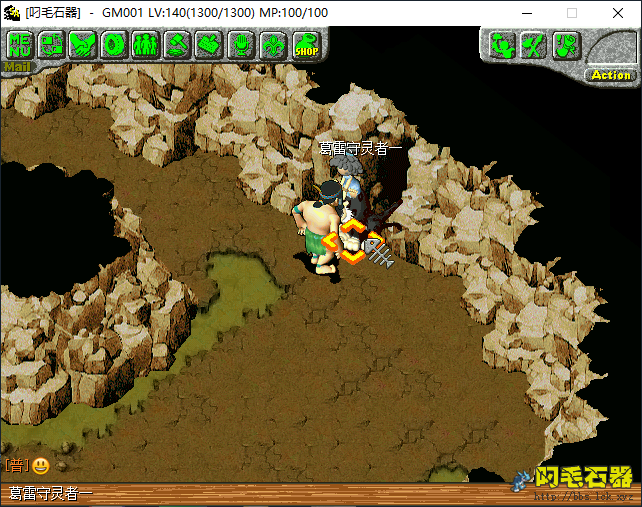
Task: Open the stamp icon in toolbar
Action: click(209, 45)
